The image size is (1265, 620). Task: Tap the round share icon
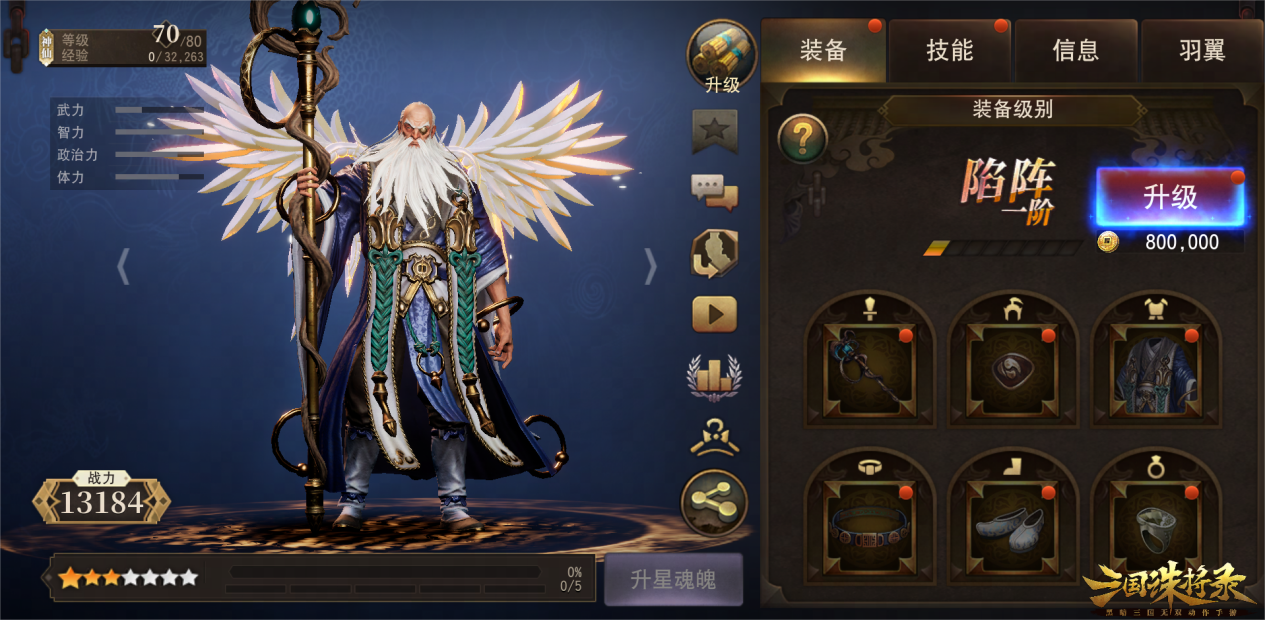pos(715,502)
